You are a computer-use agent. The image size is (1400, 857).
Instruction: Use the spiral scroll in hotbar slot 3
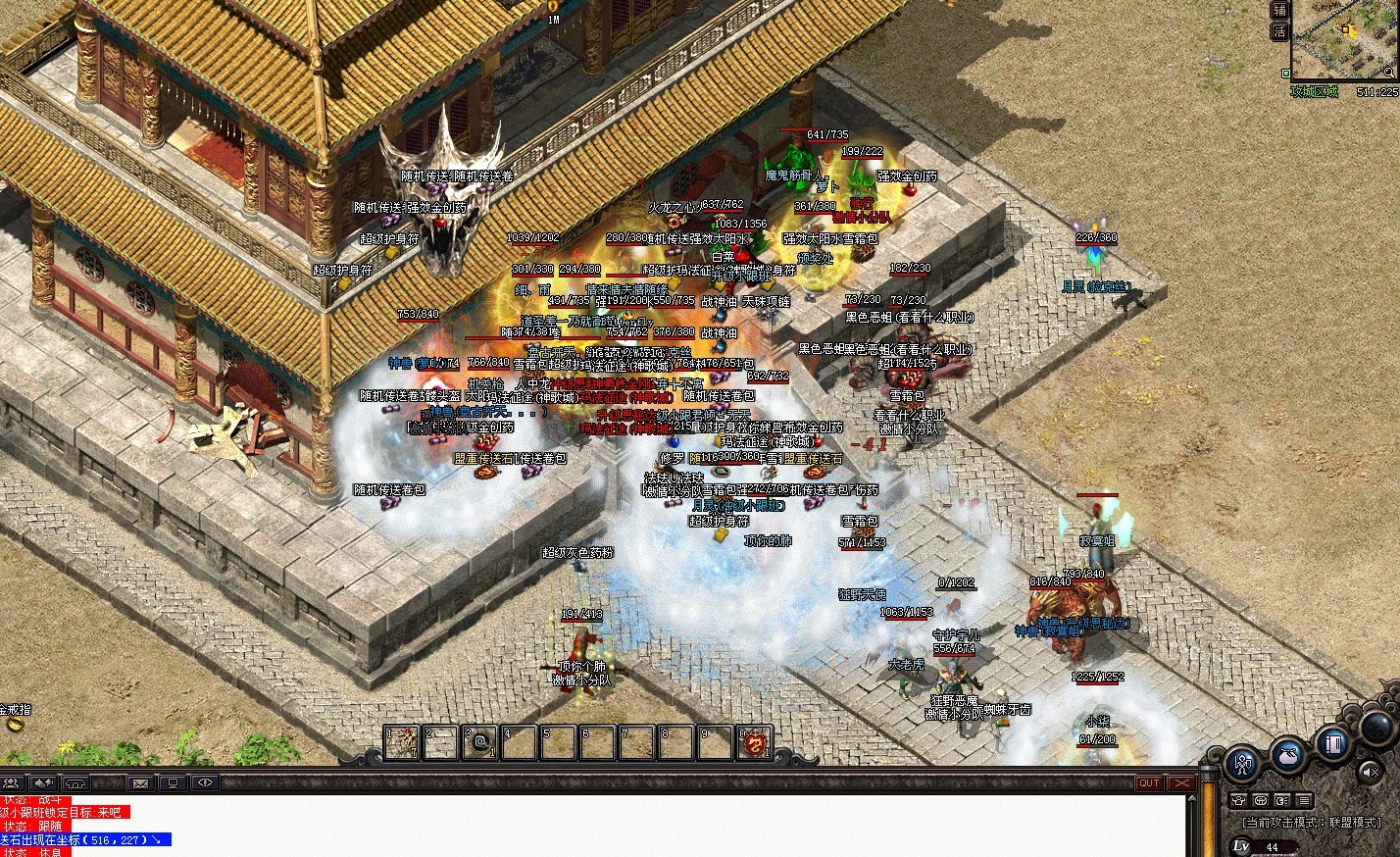click(x=481, y=742)
